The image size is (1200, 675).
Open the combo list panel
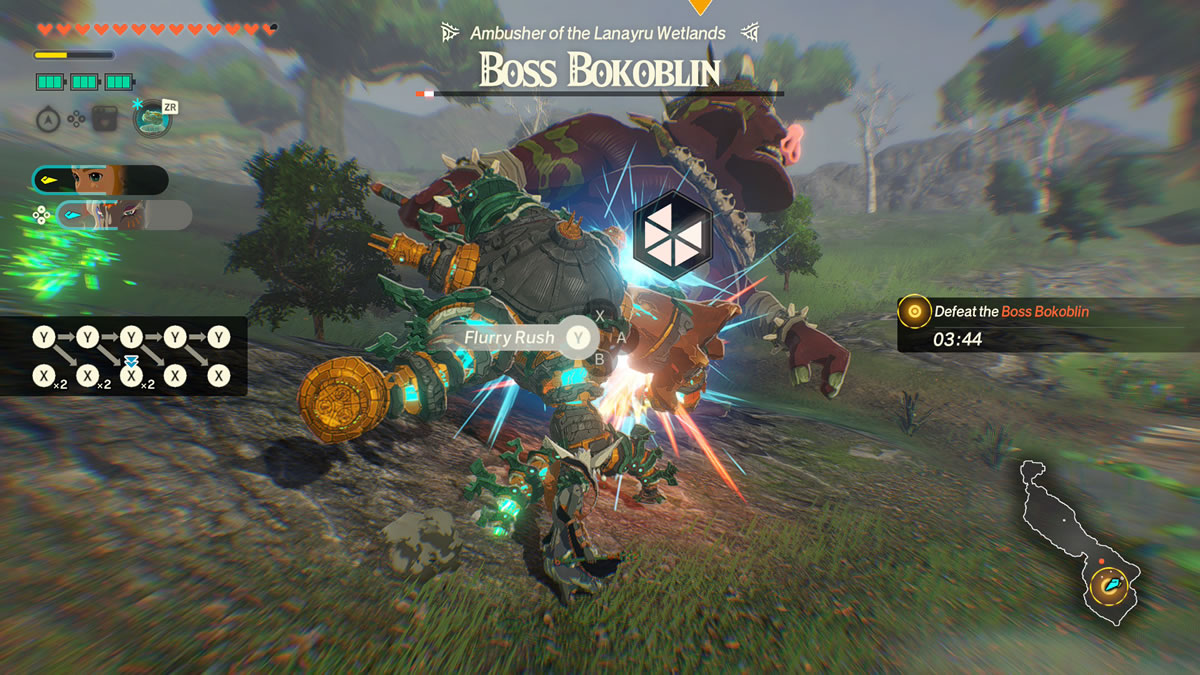(x=132, y=356)
